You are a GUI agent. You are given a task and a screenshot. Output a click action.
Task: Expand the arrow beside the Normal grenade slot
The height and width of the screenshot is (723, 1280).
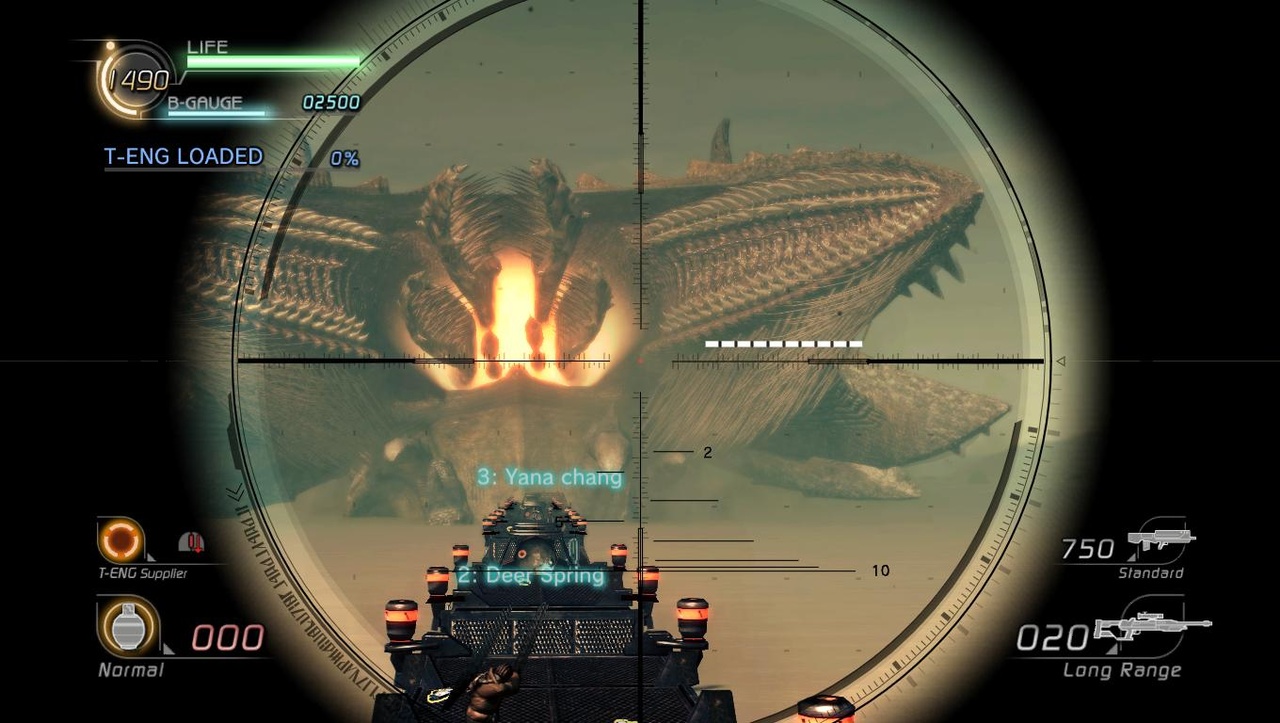[170, 648]
